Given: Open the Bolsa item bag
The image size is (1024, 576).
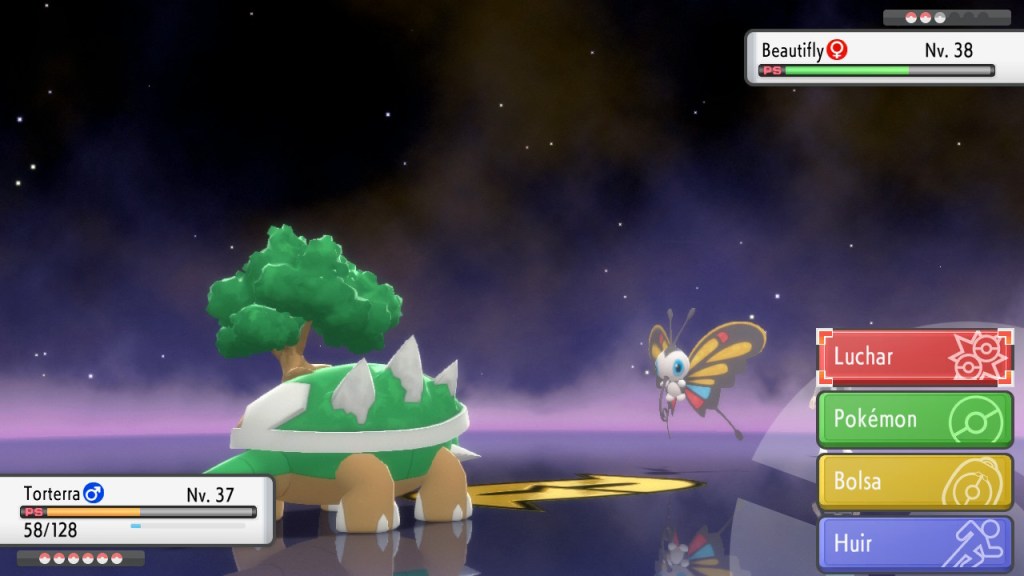Looking at the screenshot, I should 915,481.
